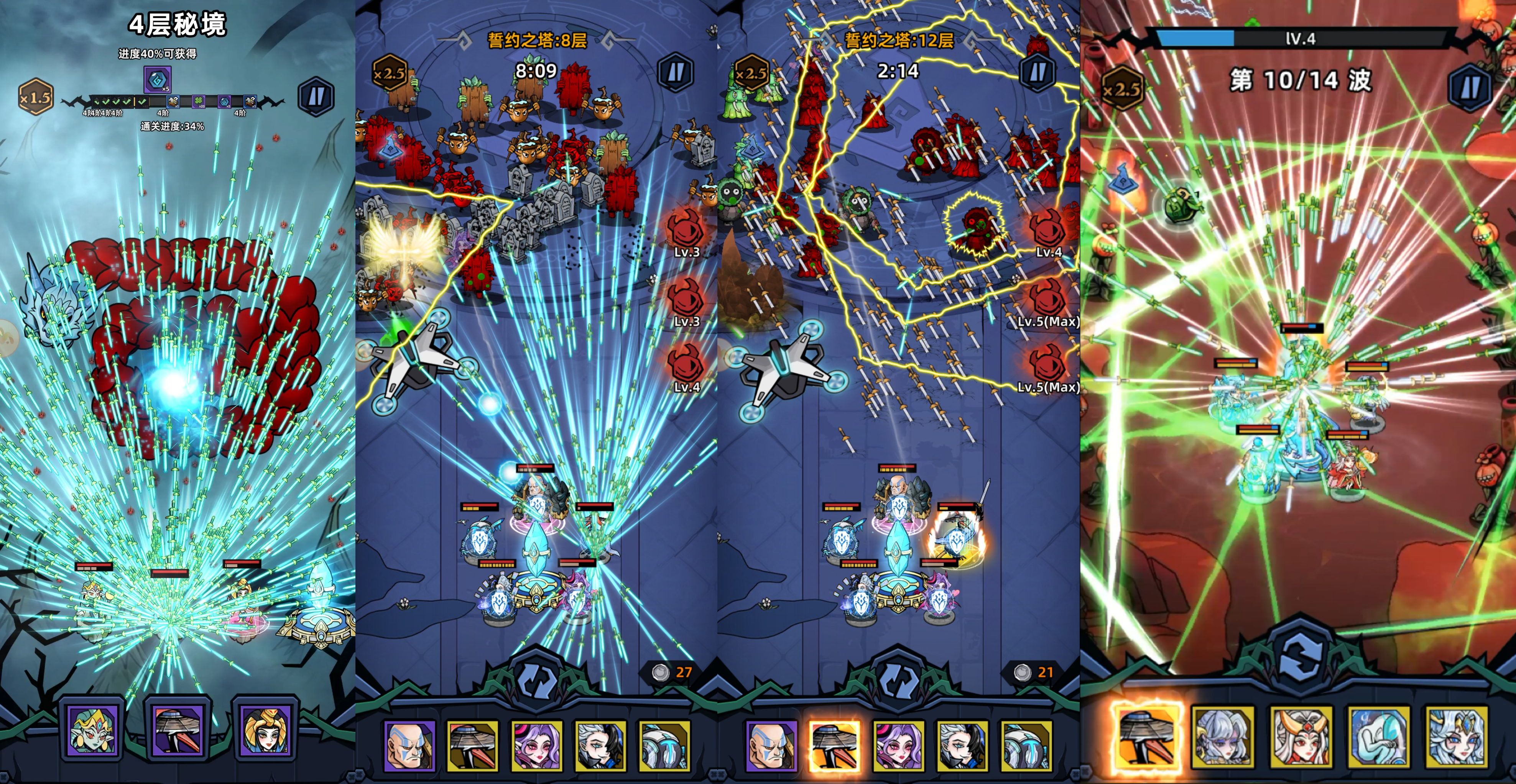Viewport: 1516px width, 784px height.
Task: Click the refresh button beside the 21 coin counter
Action: coord(898,680)
